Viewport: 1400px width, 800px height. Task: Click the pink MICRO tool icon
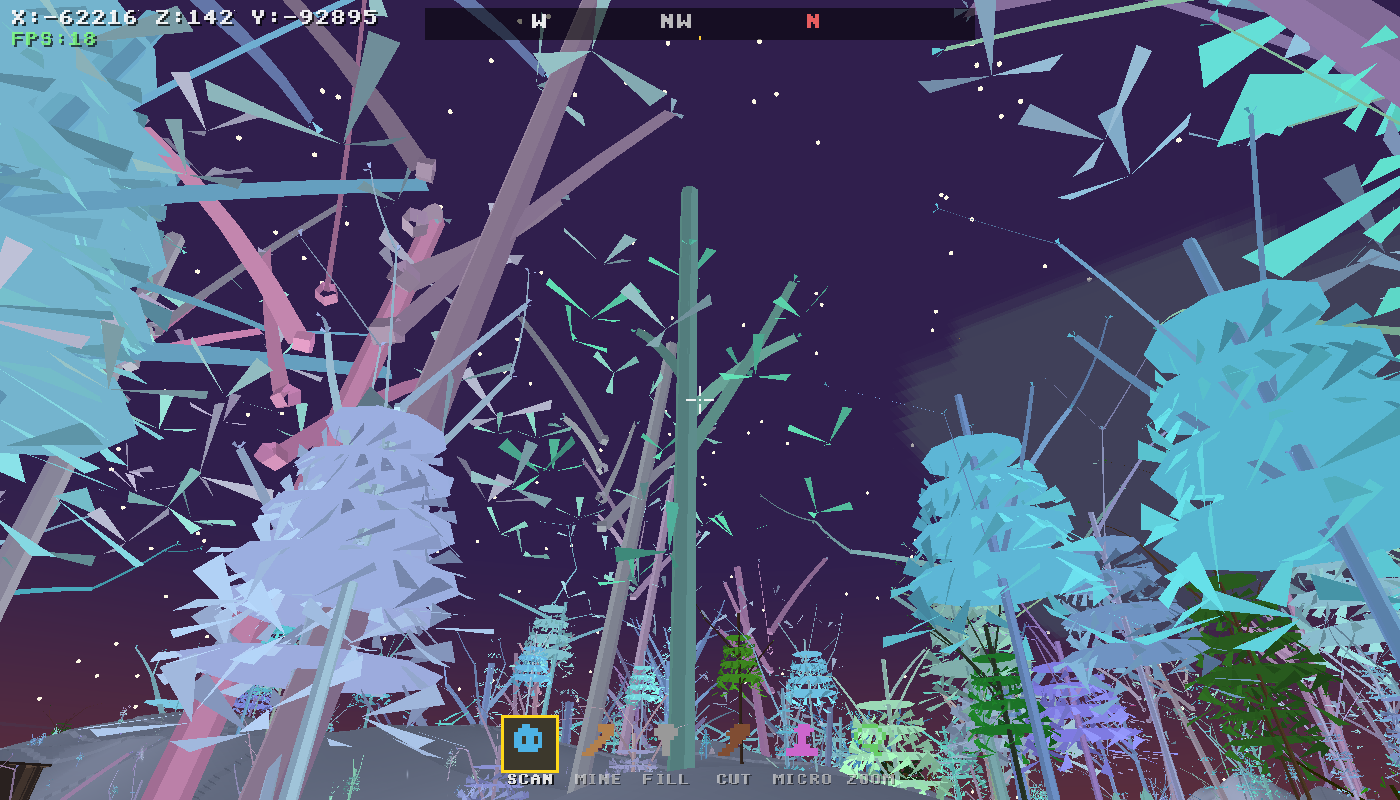801,740
